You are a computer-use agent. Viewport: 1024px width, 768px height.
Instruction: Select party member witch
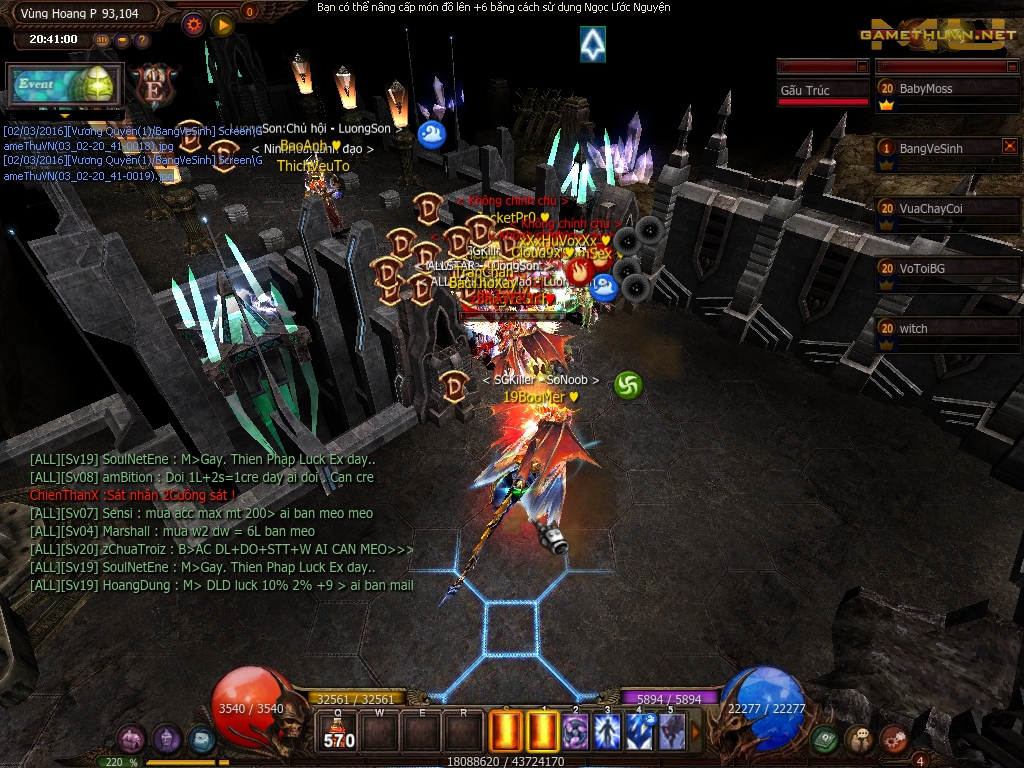click(x=947, y=329)
